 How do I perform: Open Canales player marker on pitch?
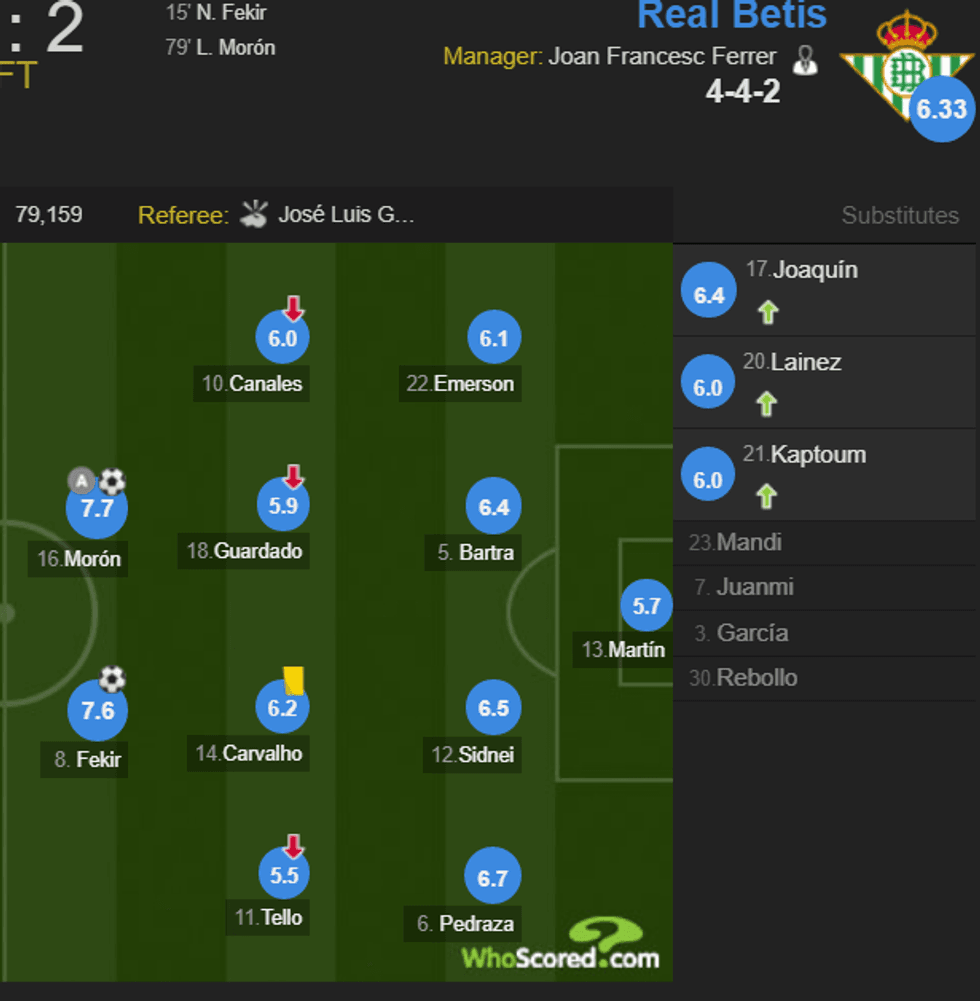click(x=283, y=339)
